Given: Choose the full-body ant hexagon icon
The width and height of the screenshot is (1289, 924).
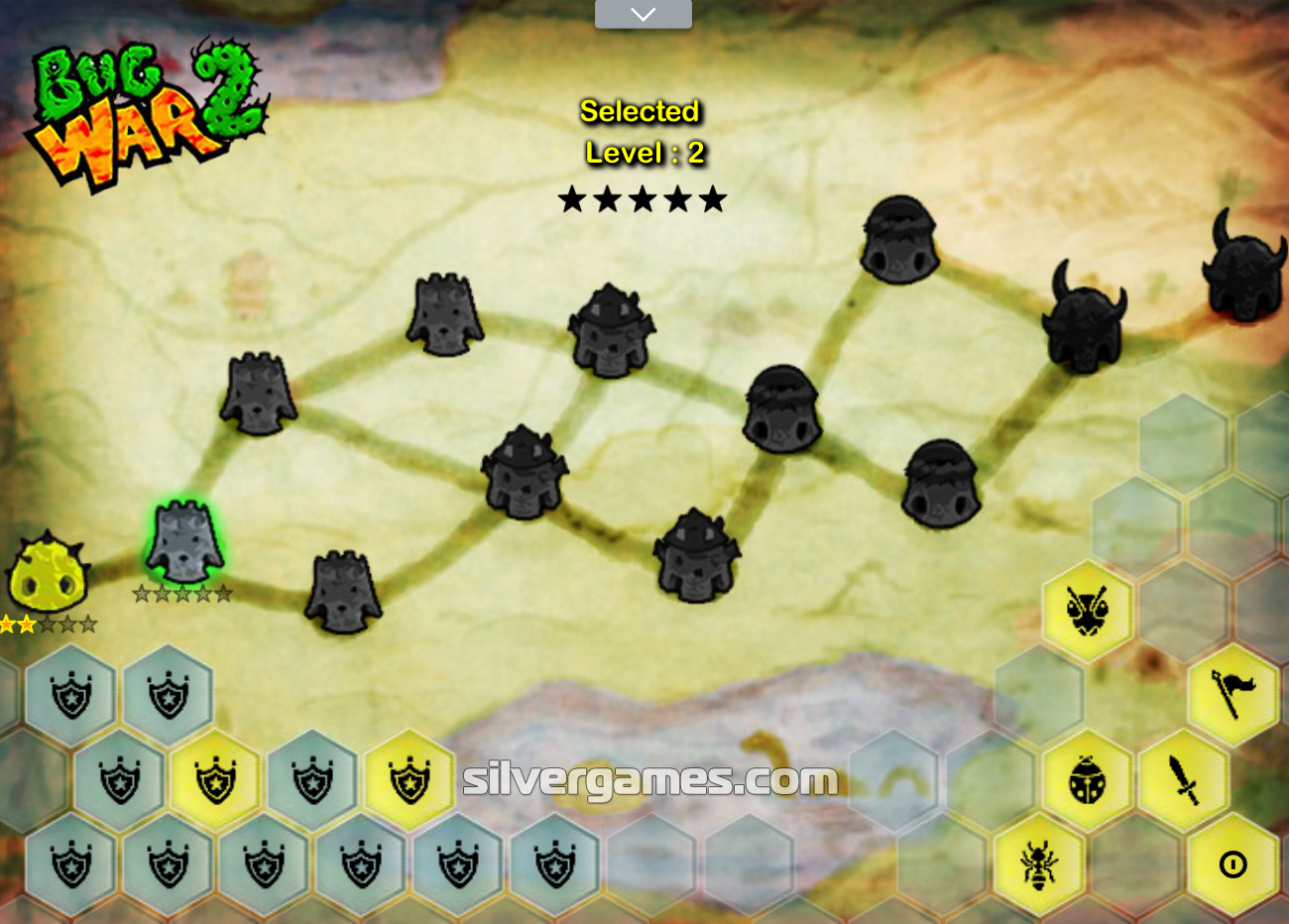Looking at the screenshot, I should point(1038,864).
